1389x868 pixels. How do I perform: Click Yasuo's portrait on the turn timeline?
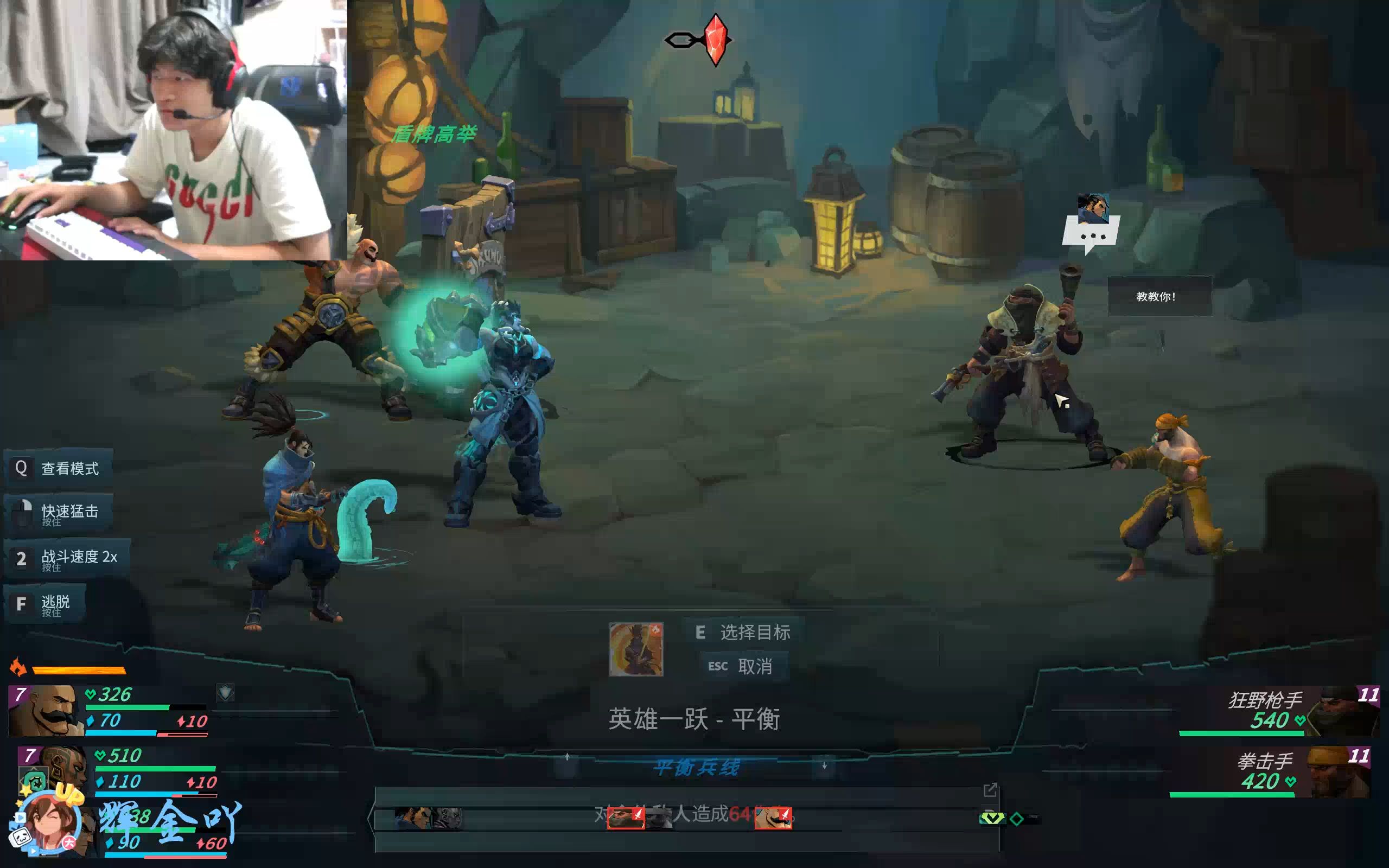(x=413, y=819)
